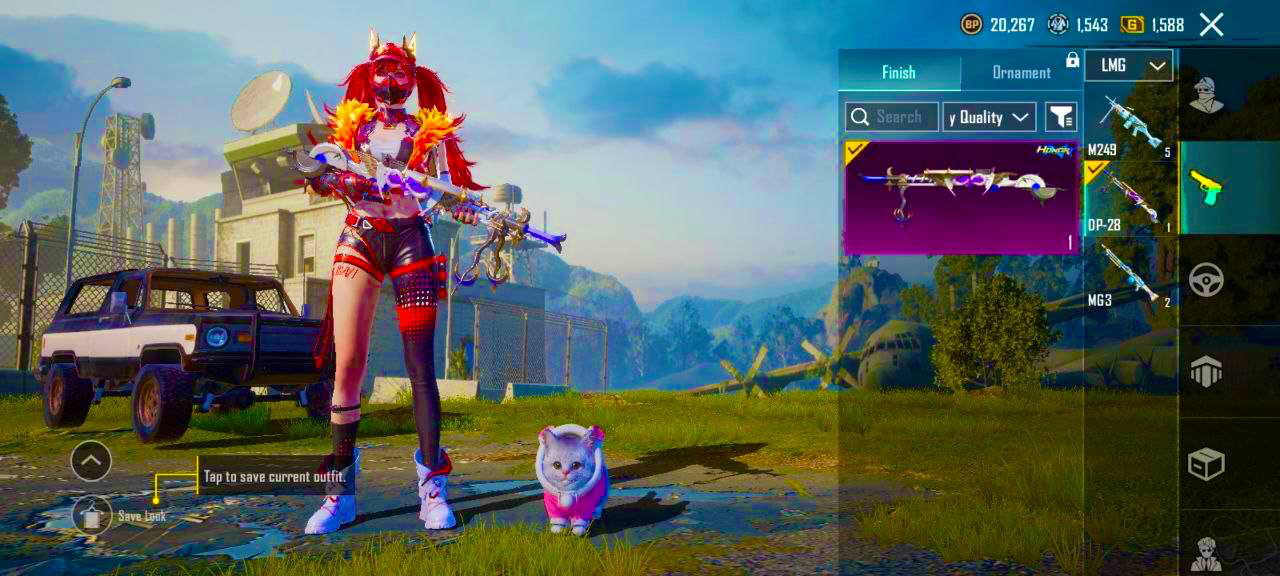Open the LMG weapon type dropdown

point(1128,66)
